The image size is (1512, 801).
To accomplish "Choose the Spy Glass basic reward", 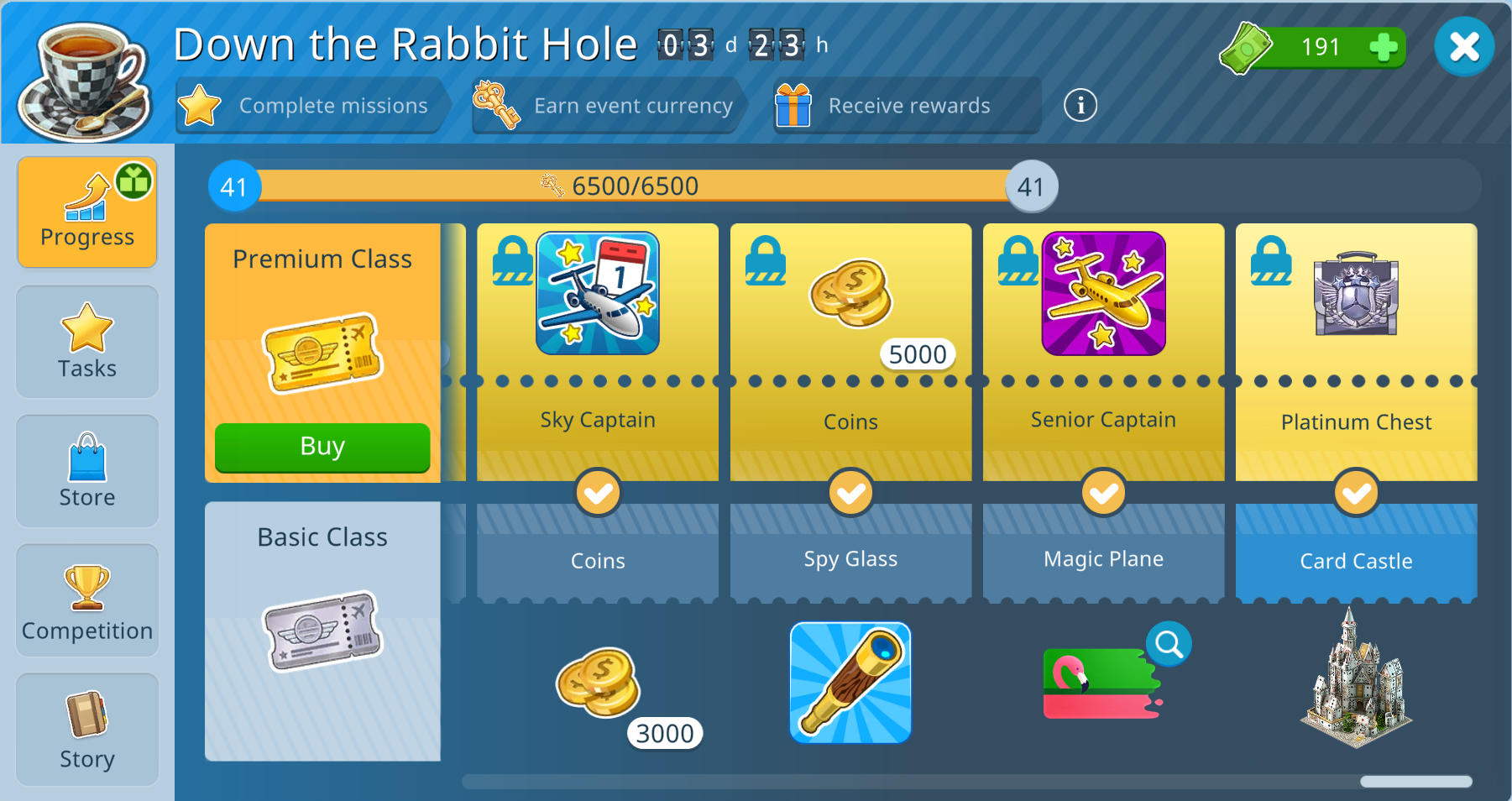I will coord(850,682).
